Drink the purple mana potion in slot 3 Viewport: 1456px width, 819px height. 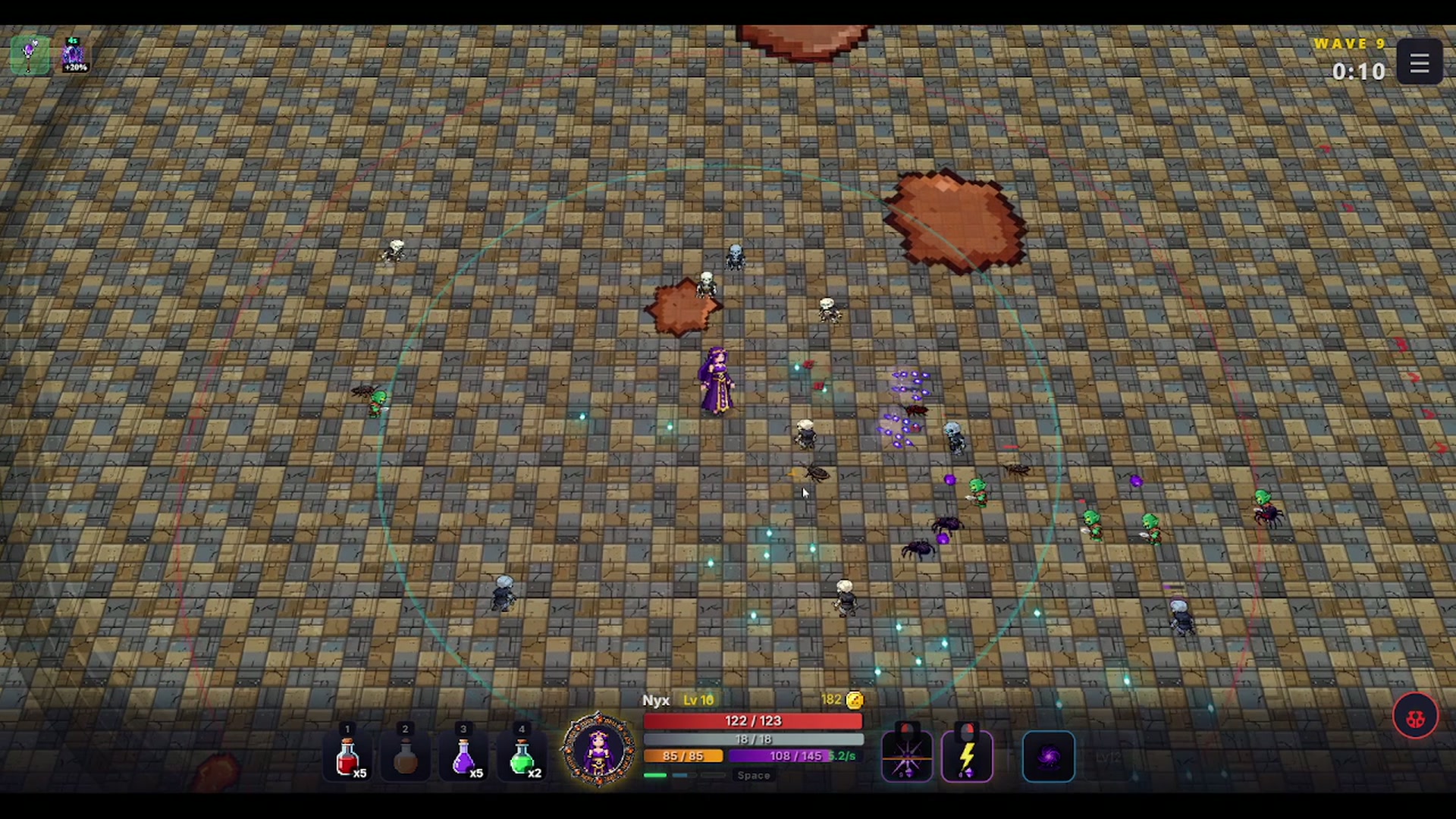point(463,758)
